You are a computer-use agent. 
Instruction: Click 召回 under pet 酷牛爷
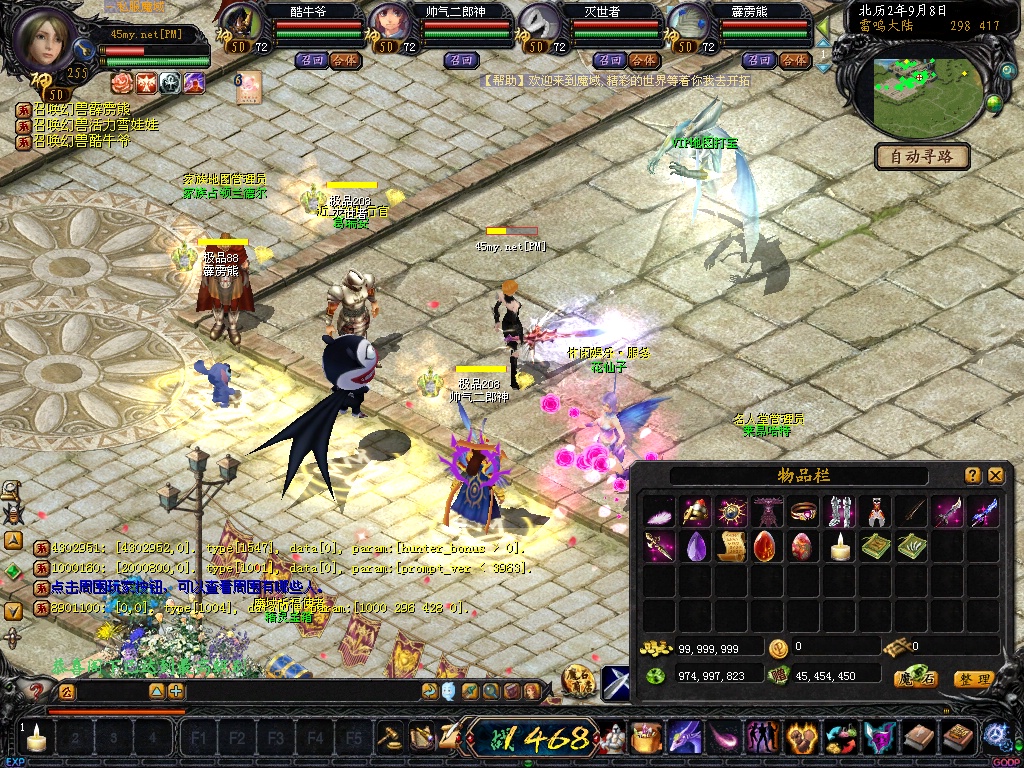308,60
